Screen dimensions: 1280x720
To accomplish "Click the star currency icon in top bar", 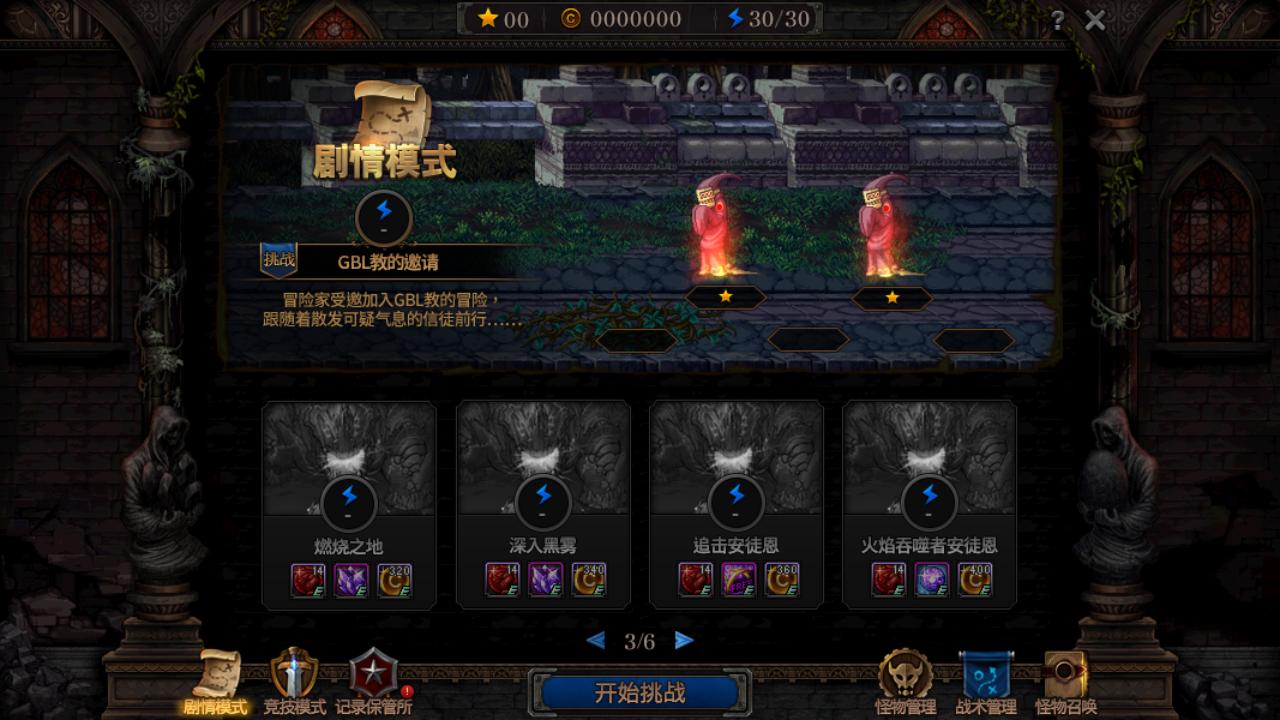I will tap(489, 17).
